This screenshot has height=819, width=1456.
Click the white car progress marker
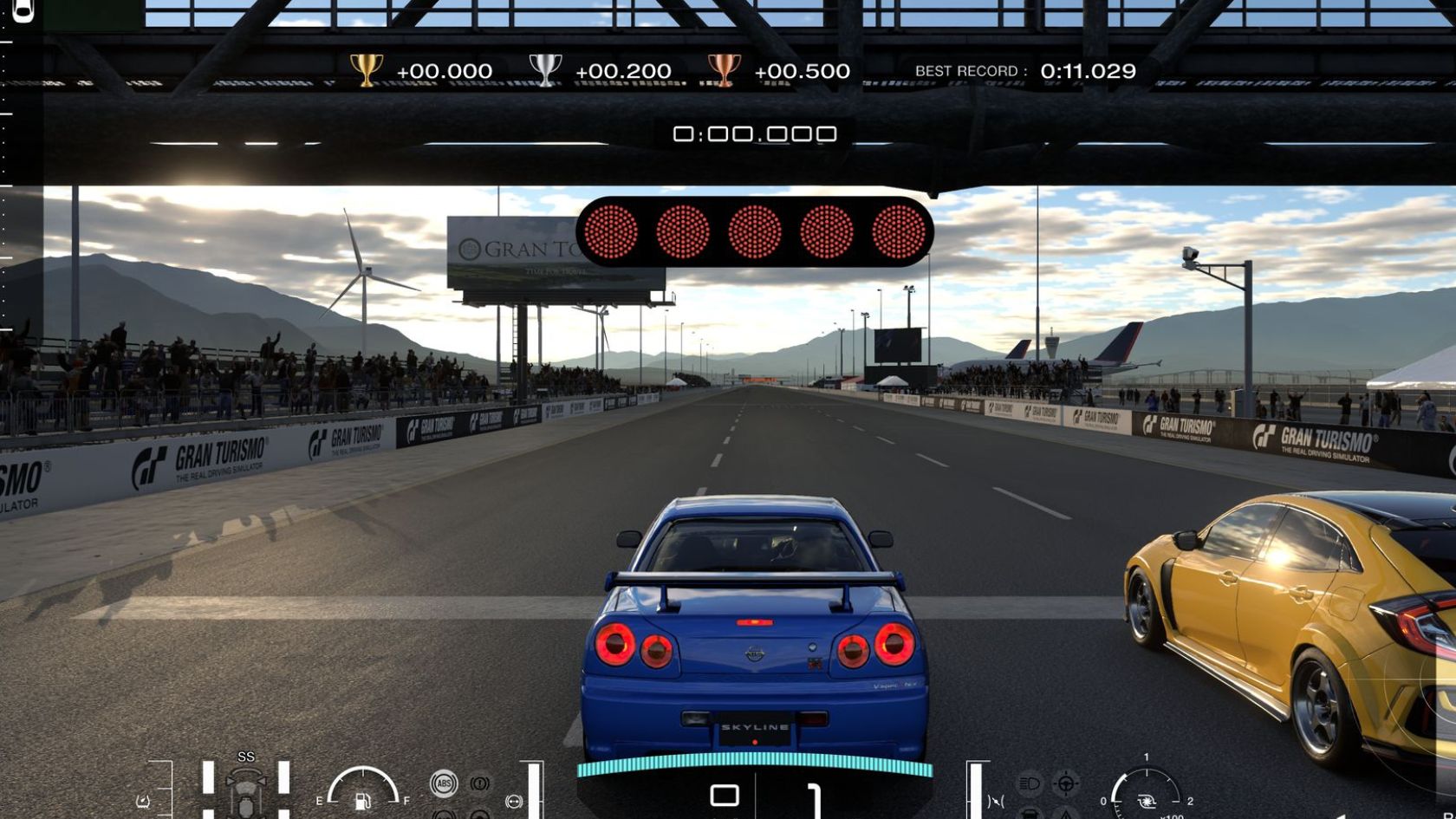pyautogui.click(x=23, y=10)
